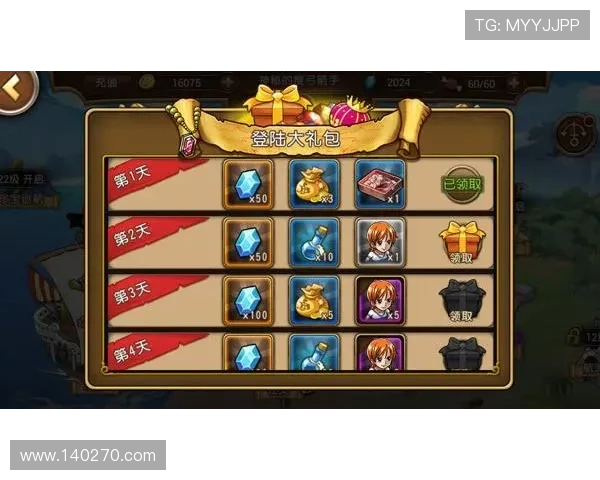Image resolution: width=600 pixels, height=480 pixels.
Task: Select the day 1 crystal x50 reward
Action: tap(247, 184)
